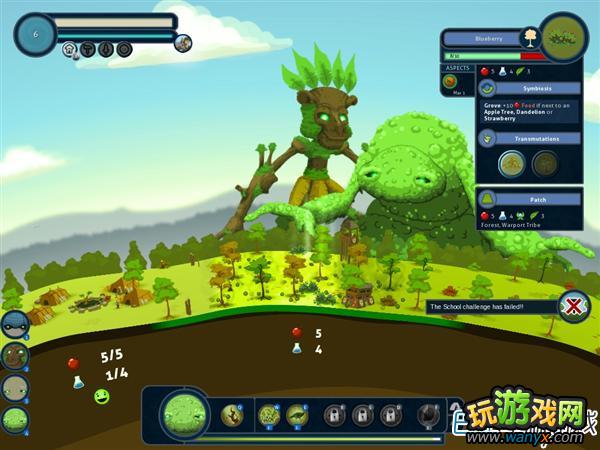The width and height of the screenshot is (600, 450).
Task: Choose the darker second transmutation option
Action: 545,162
